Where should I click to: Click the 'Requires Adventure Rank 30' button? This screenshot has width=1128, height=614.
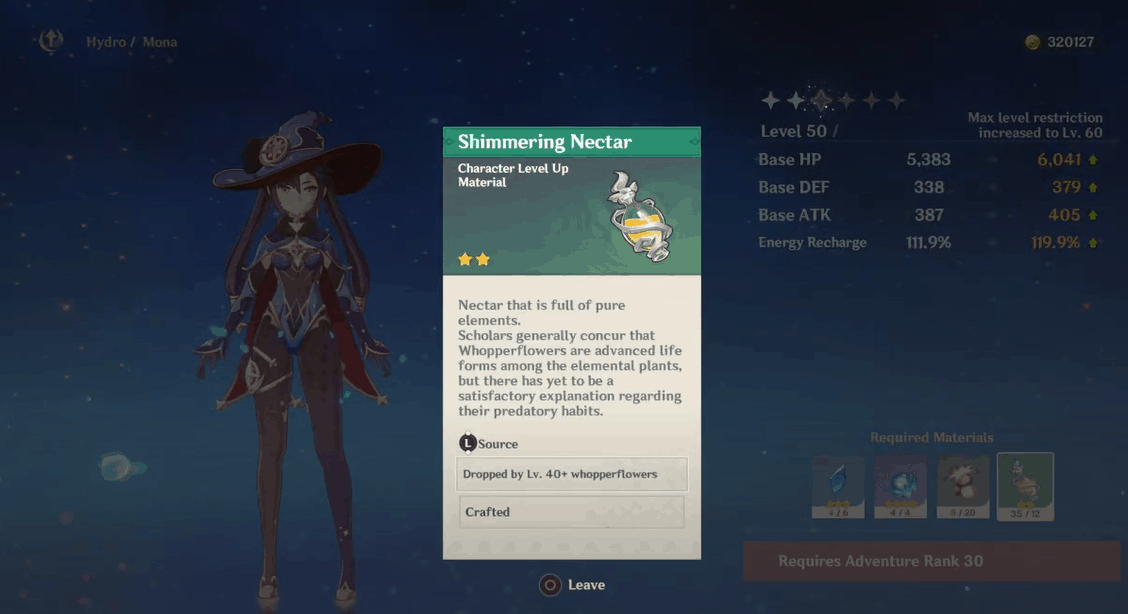pos(931,561)
